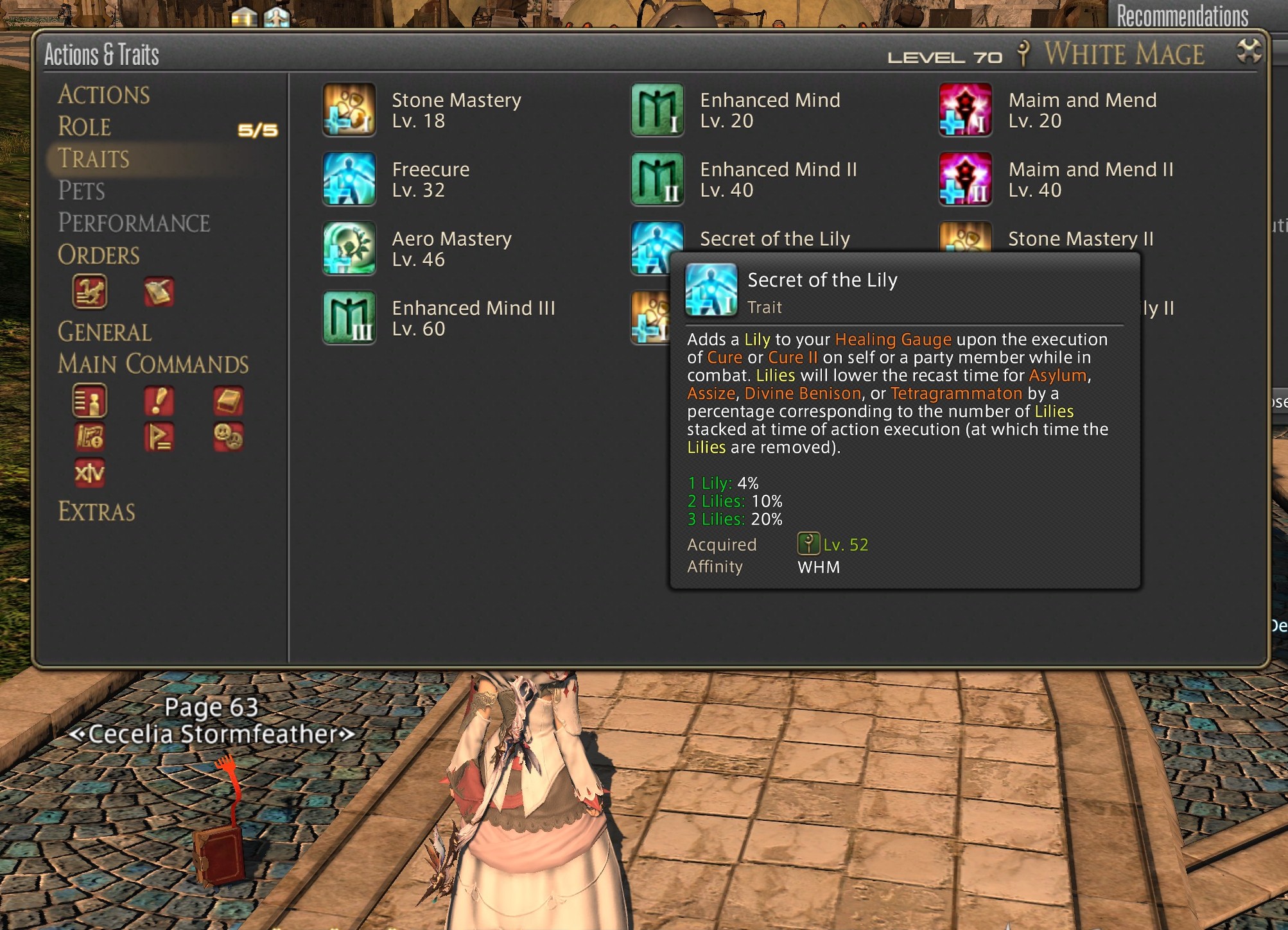Open the Orders category

[98, 255]
